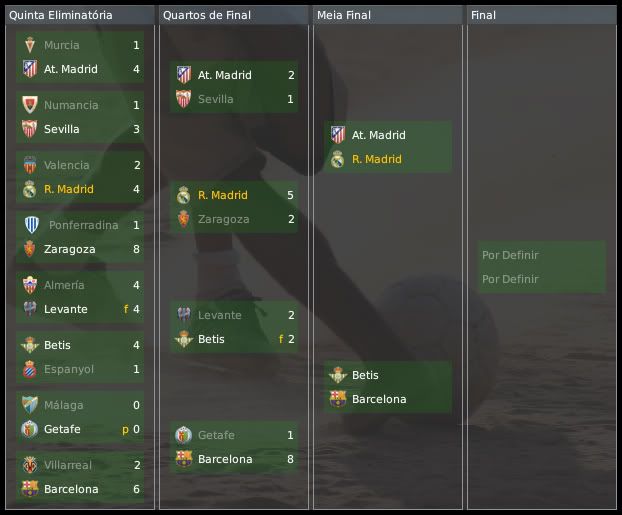Click on Valencia team name
622x515 pixels.
point(66,165)
